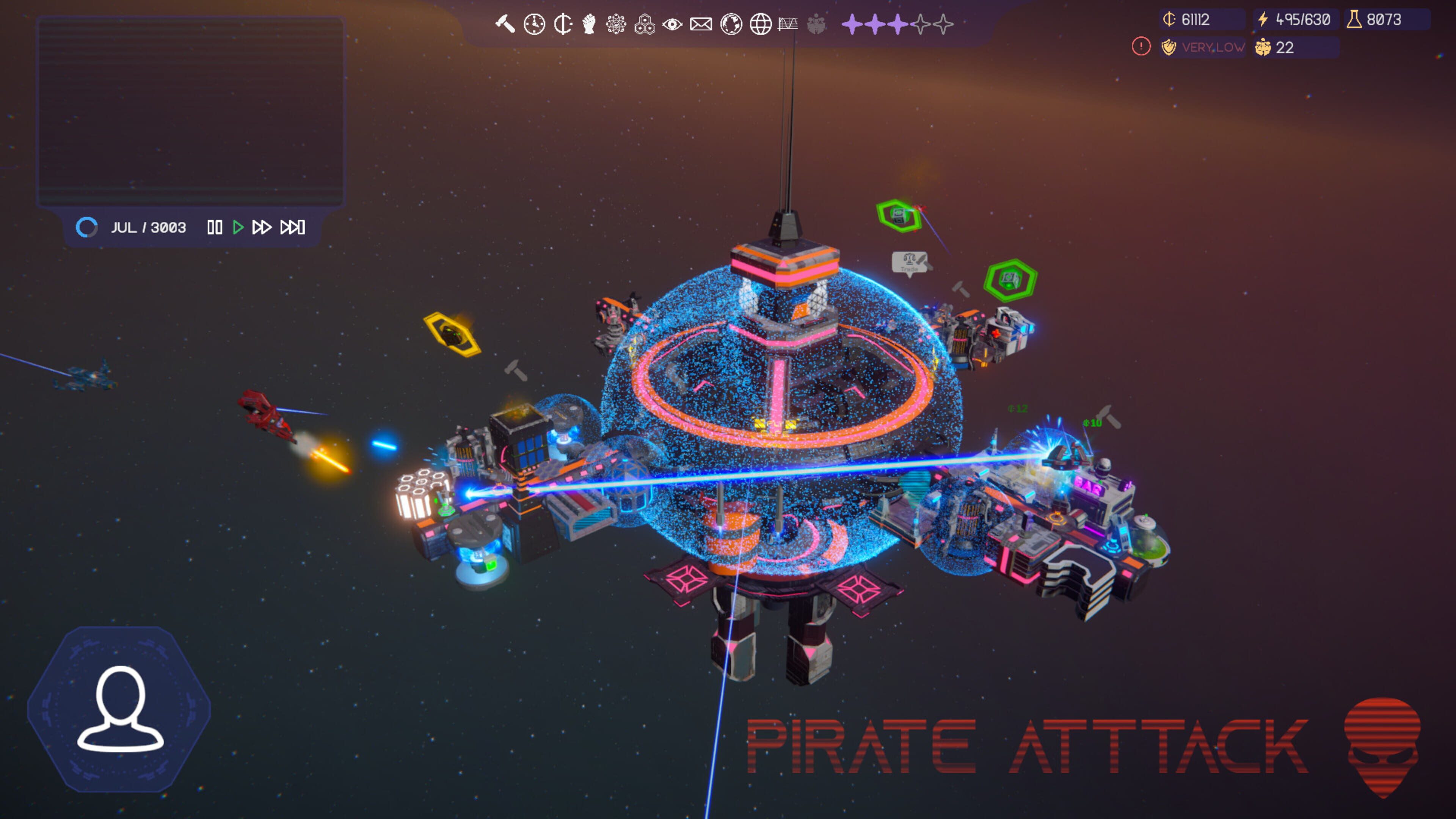The width and height of the screenshot is (1456, 819).
Task: Click the red exclamation alert icon
Action: coord(1141,46)
